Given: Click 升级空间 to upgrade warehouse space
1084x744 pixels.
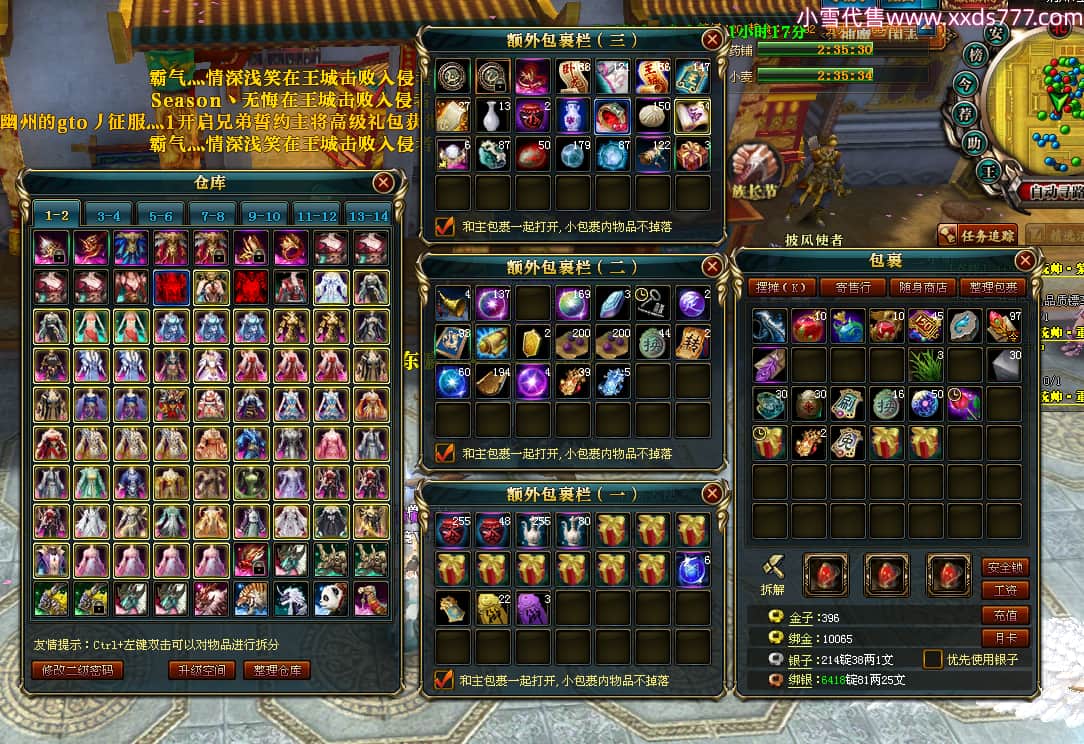Looking at the screenshot, I should [x=202, y=670].
